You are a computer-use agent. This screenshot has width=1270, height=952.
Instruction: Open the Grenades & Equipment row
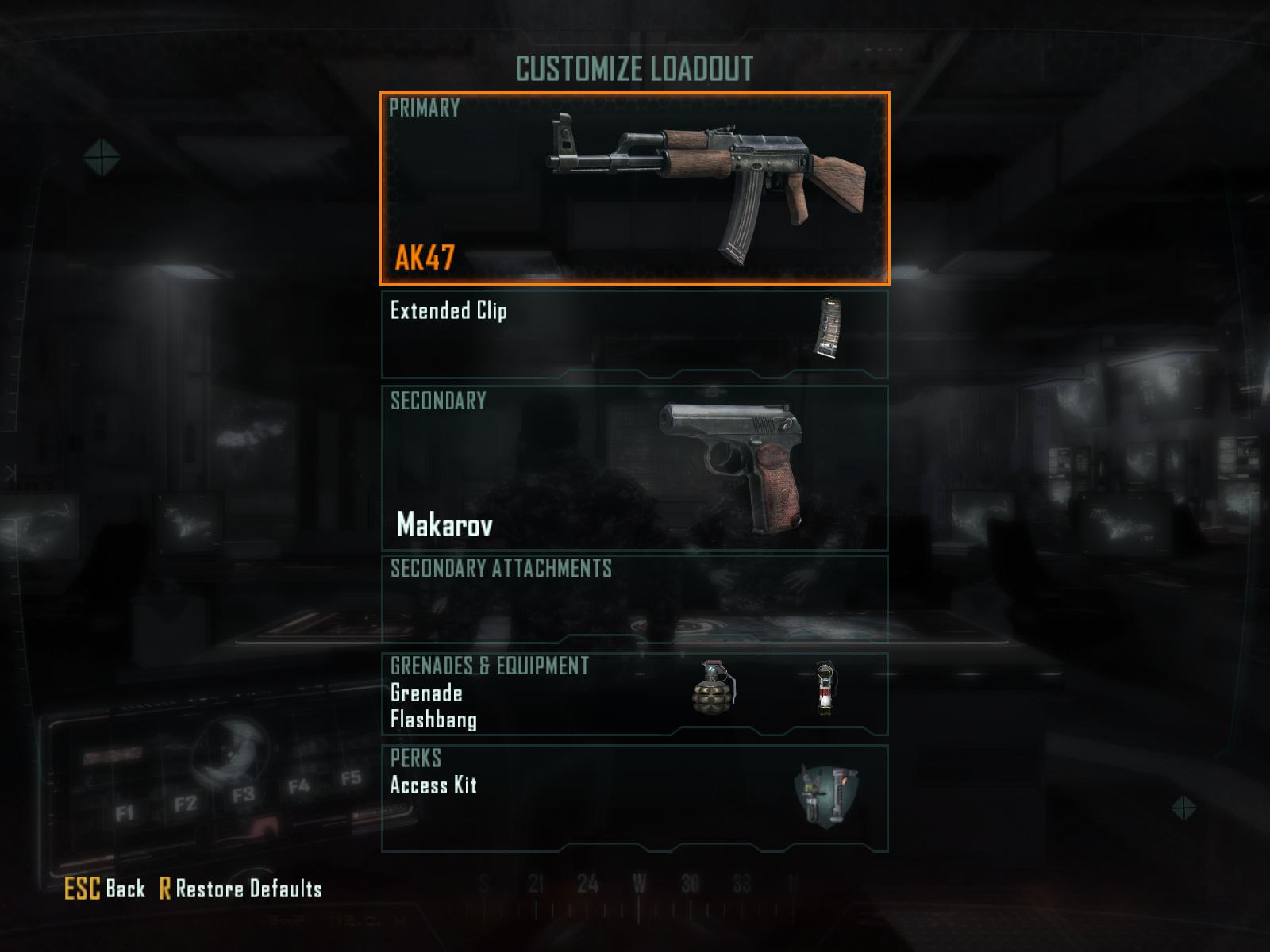click(x=635, y=694)
